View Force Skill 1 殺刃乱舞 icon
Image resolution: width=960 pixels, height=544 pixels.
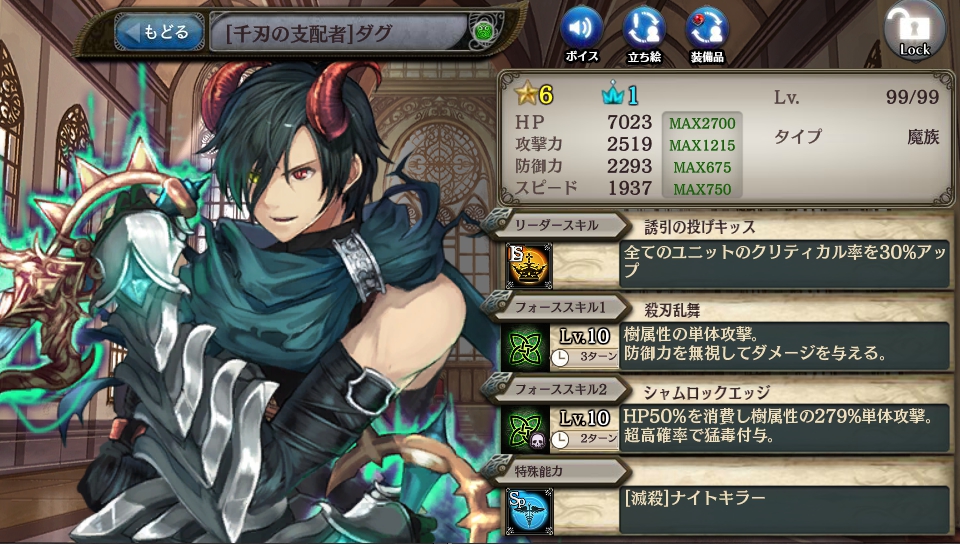526,346
